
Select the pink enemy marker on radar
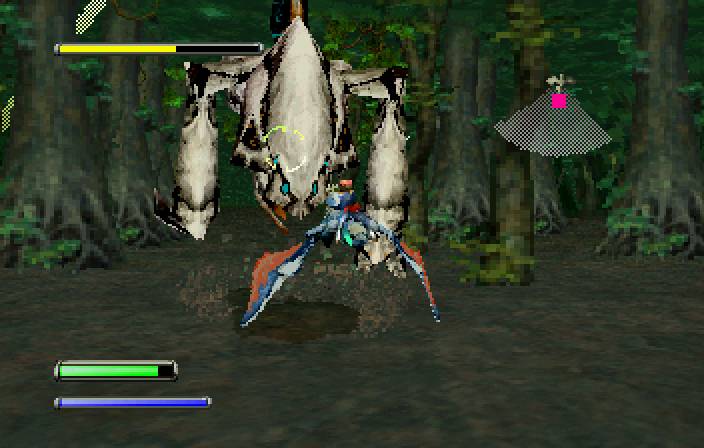tap(559, 100)
